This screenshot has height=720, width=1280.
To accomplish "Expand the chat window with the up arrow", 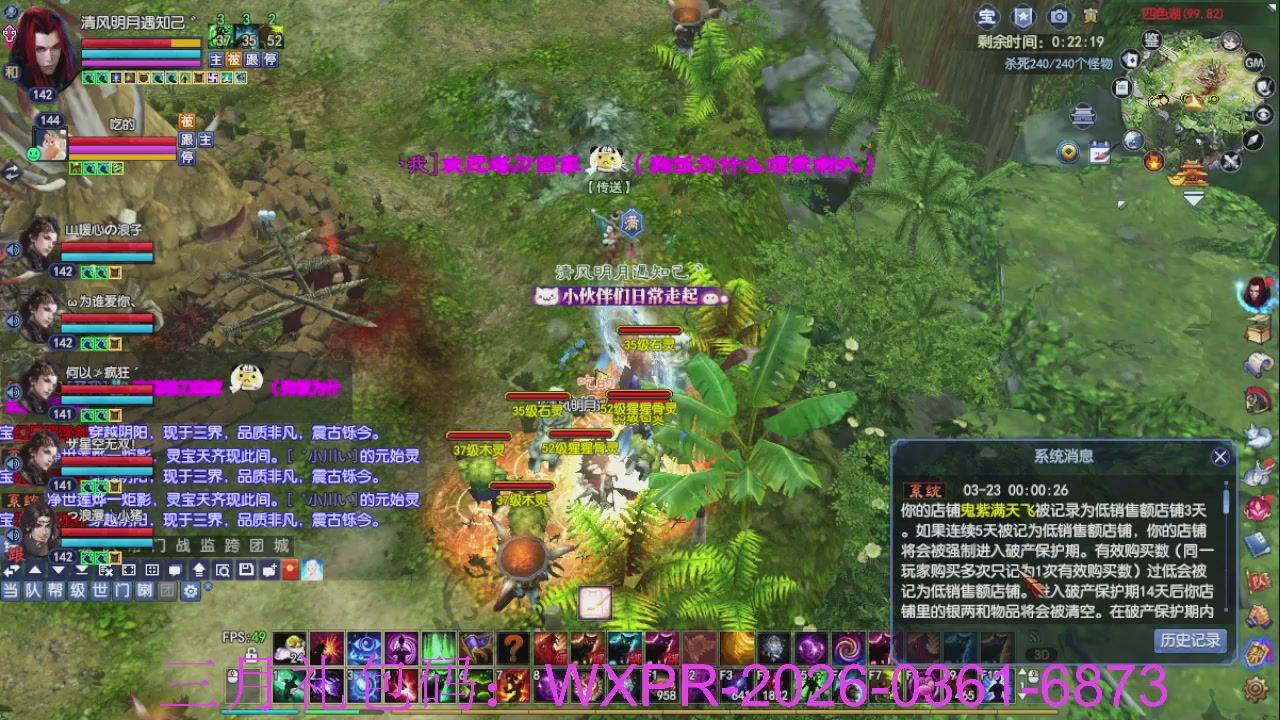I will tap(34, 569).
